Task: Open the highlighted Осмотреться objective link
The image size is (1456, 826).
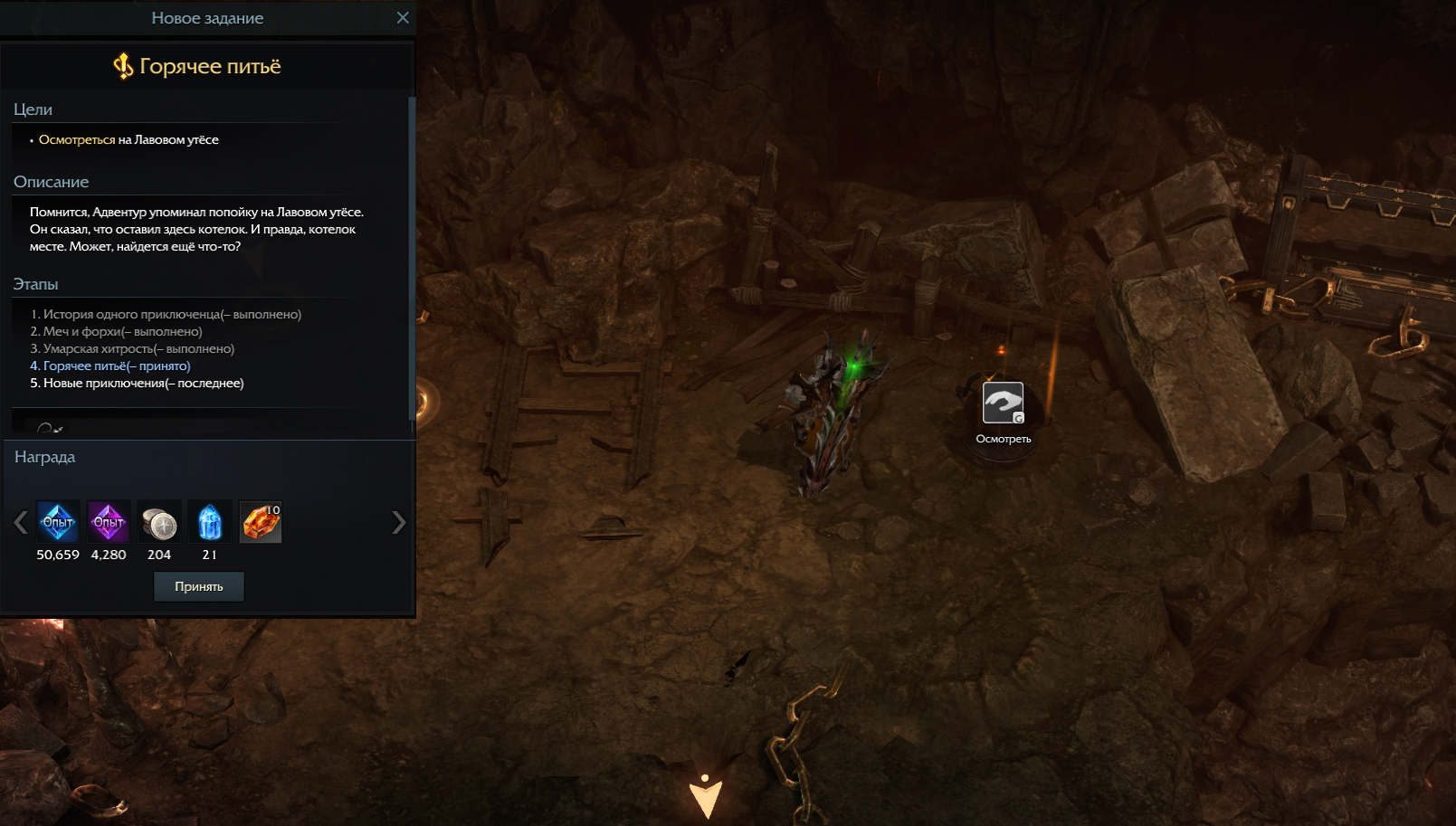Action: point(77,140)
